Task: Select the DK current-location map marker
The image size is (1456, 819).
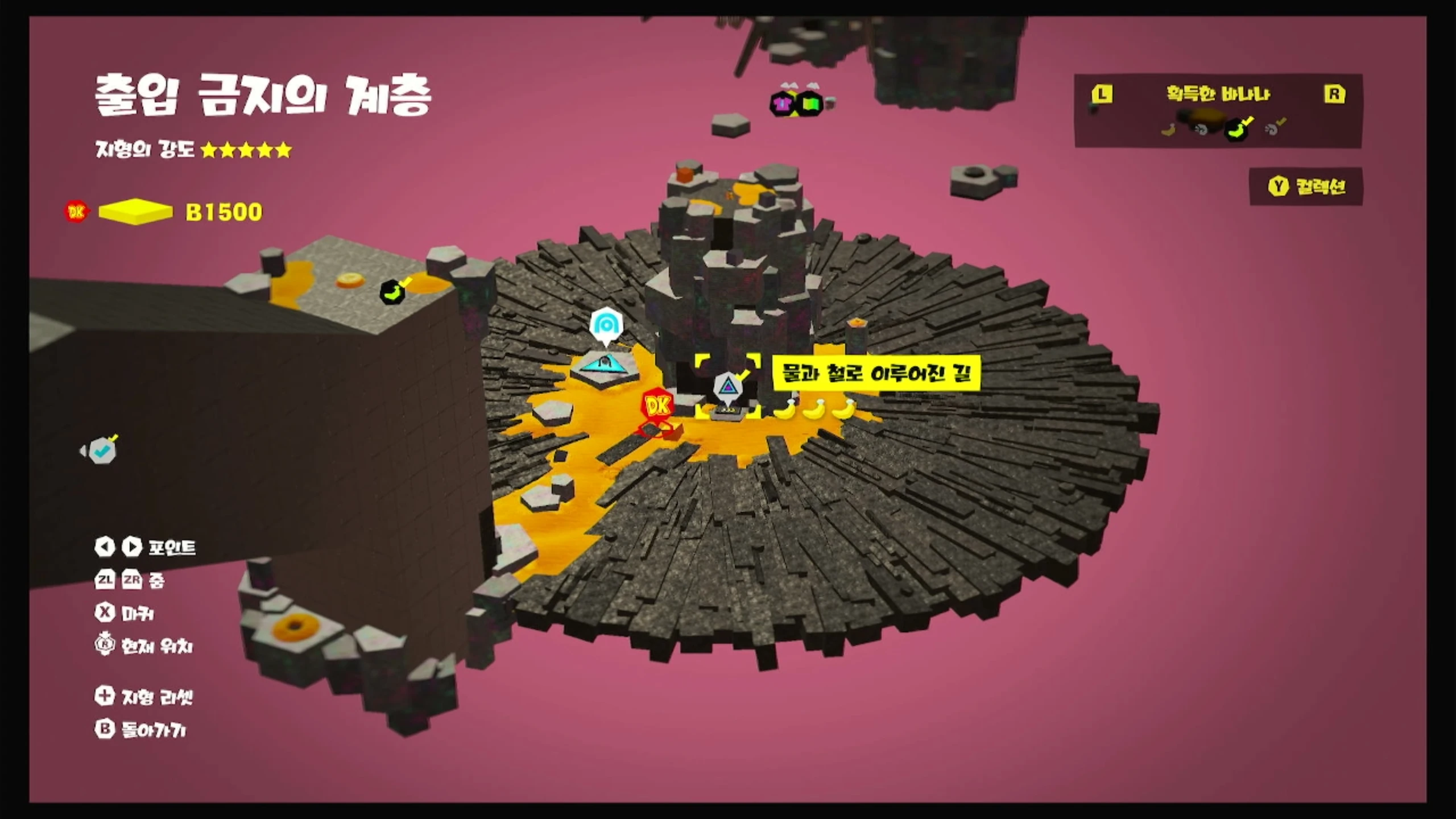Action: [657, 405]
